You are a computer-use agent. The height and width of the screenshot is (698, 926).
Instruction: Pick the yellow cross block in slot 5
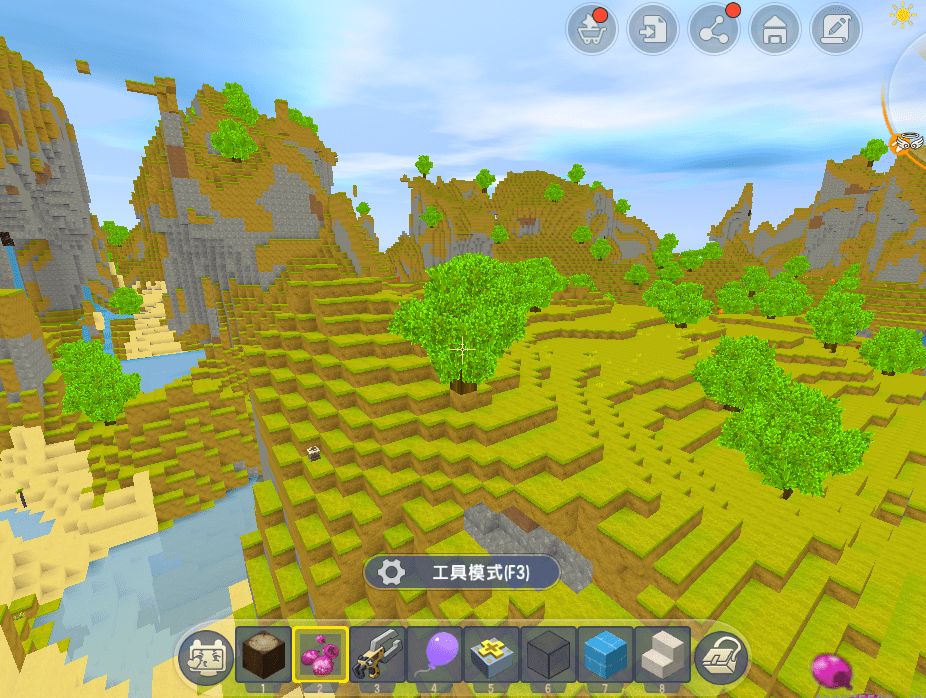[492, 655]
